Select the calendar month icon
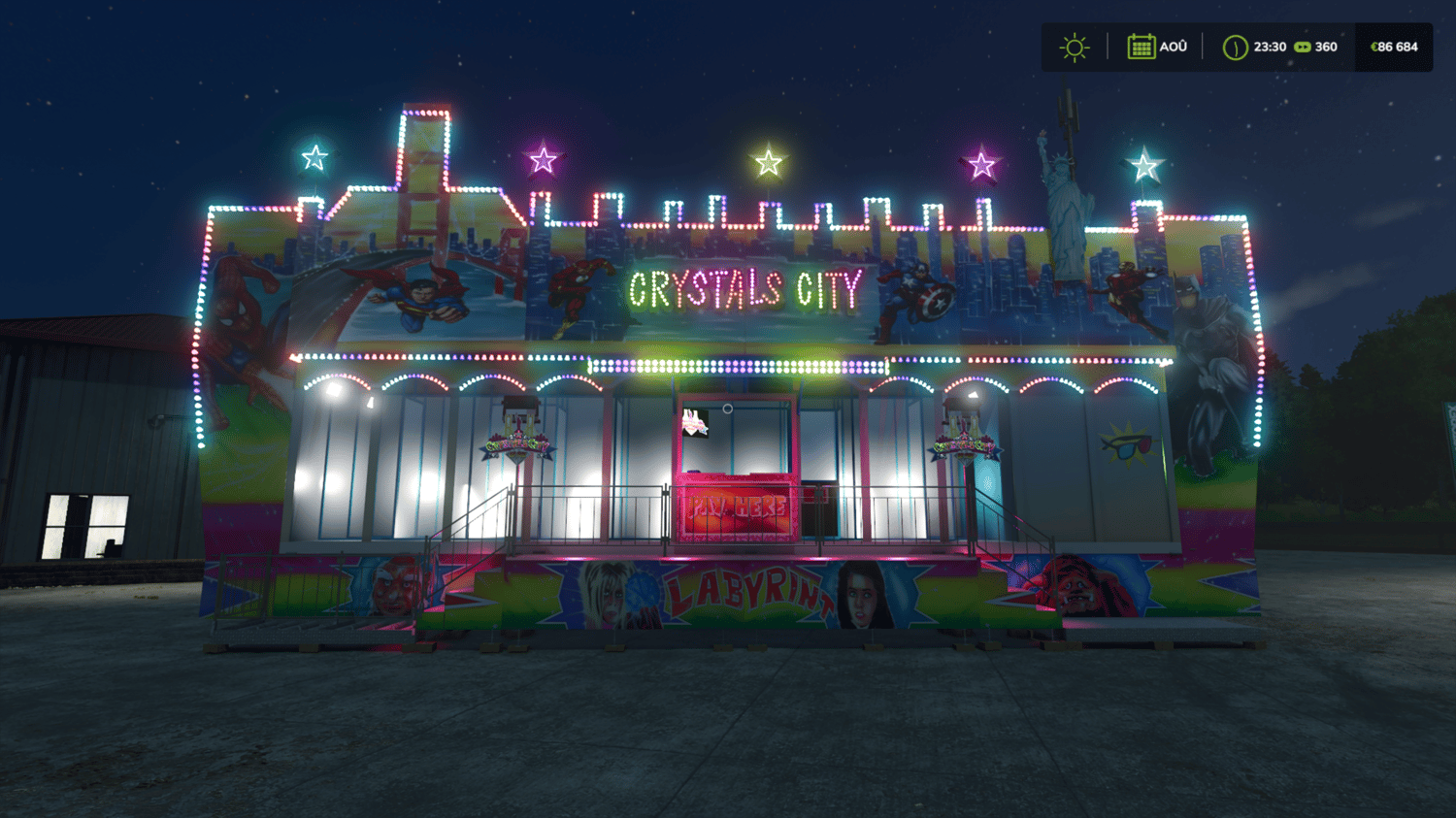Screen dimensions: 1456x818 (1141, 47)
